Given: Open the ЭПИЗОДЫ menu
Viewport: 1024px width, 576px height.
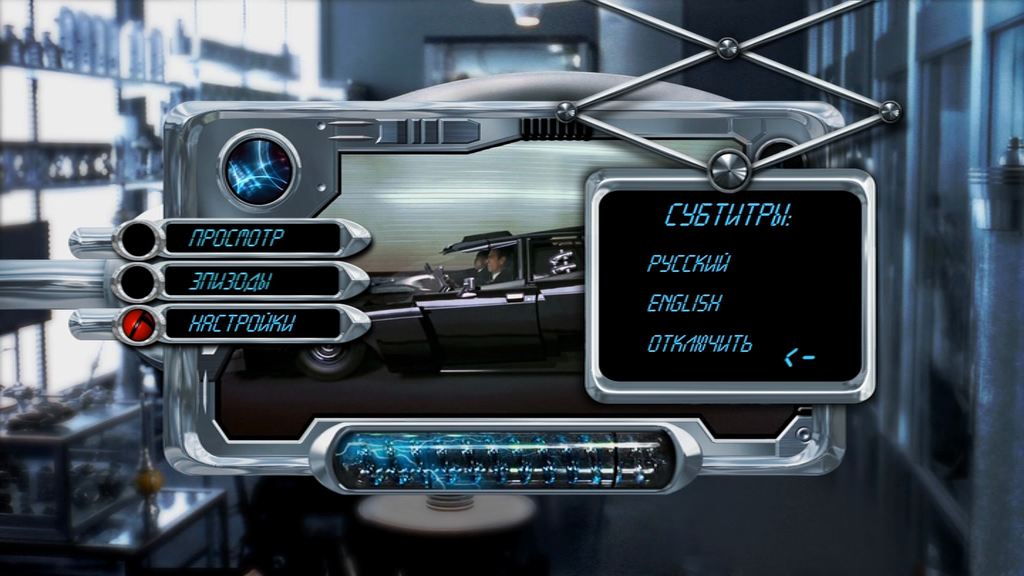Looking at the screenshot, I should tap(231, 282).
